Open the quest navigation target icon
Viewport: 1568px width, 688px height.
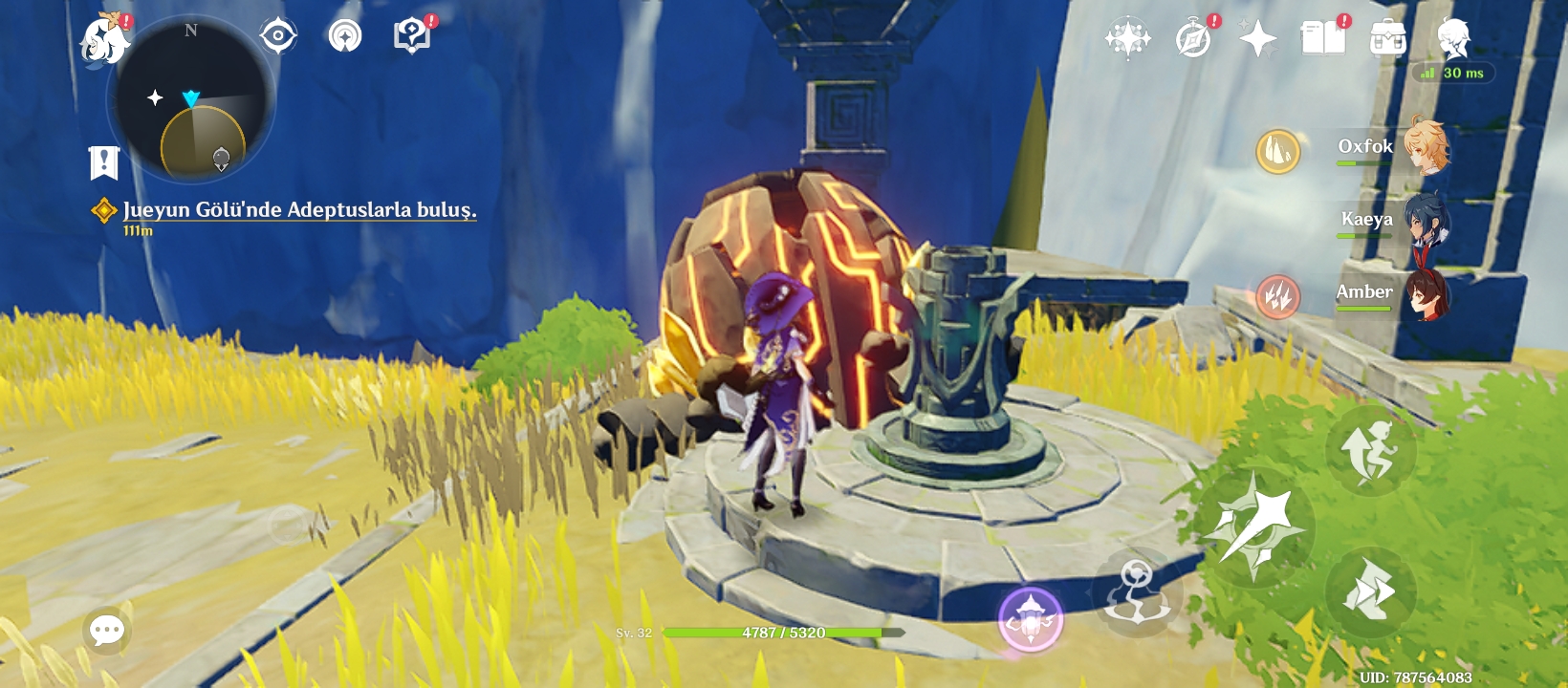pos(278,36)
